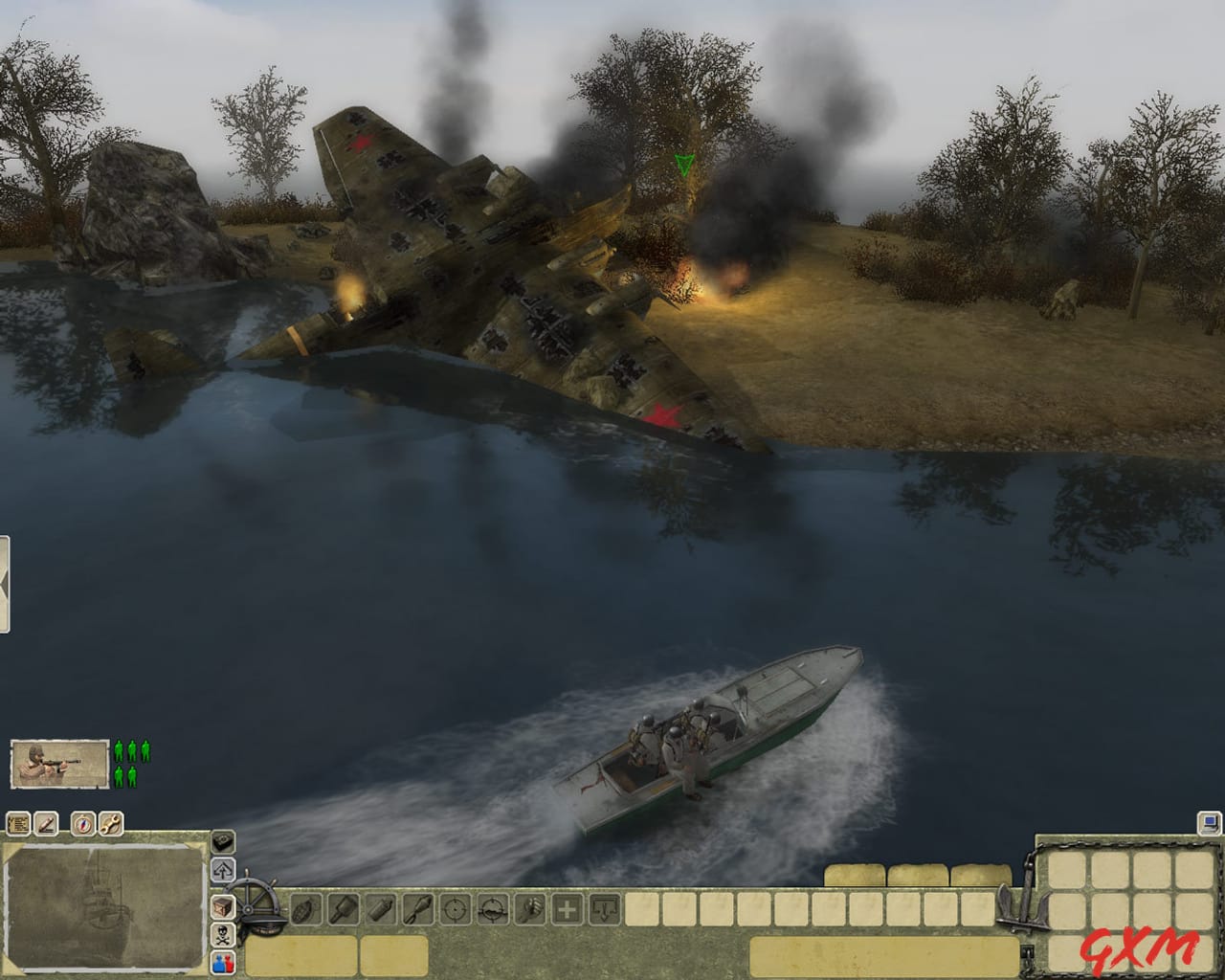
Task: Click a green crew status figure
Action: pos(119,752)
